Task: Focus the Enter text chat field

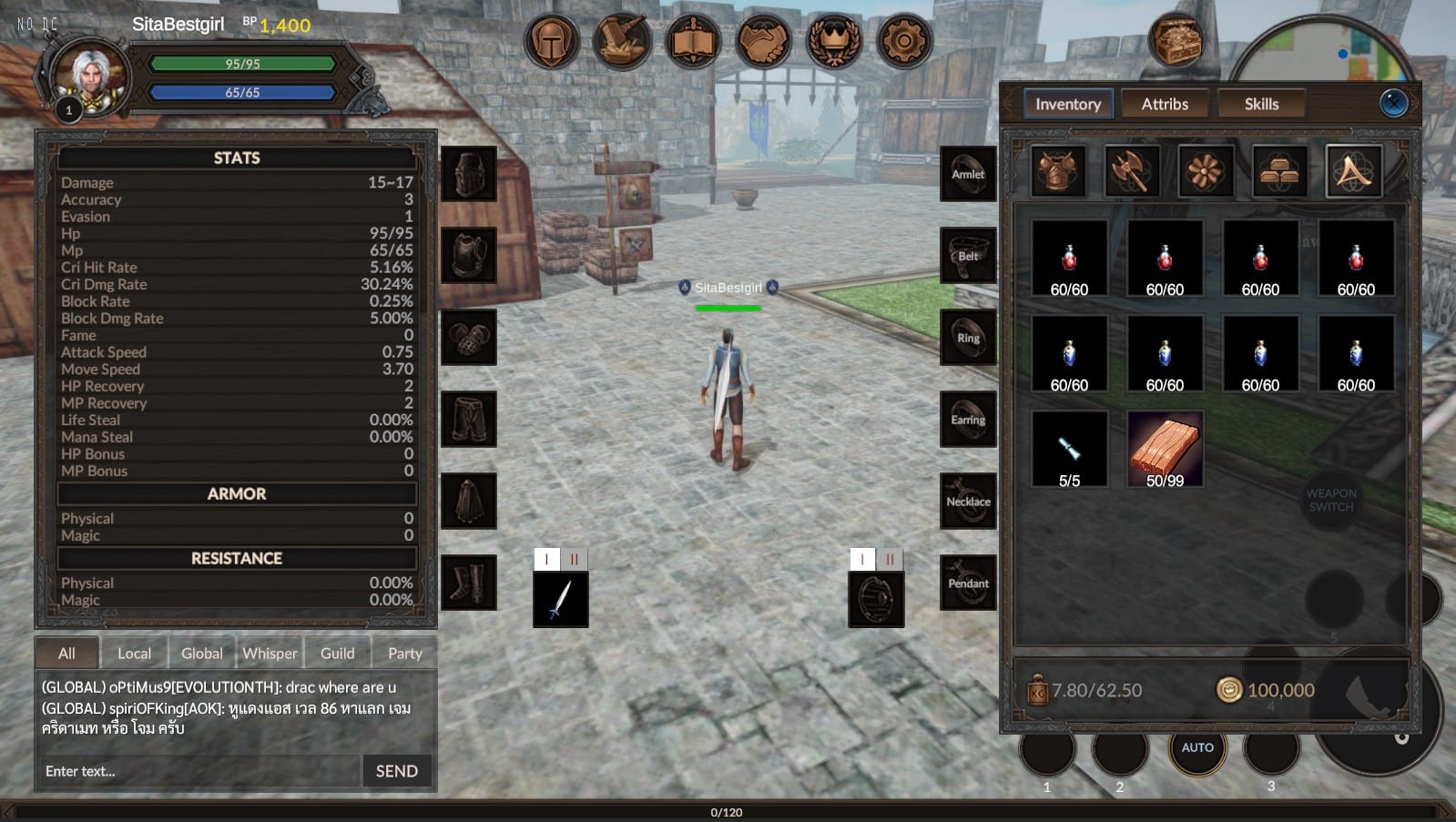Action: (199, 771)
